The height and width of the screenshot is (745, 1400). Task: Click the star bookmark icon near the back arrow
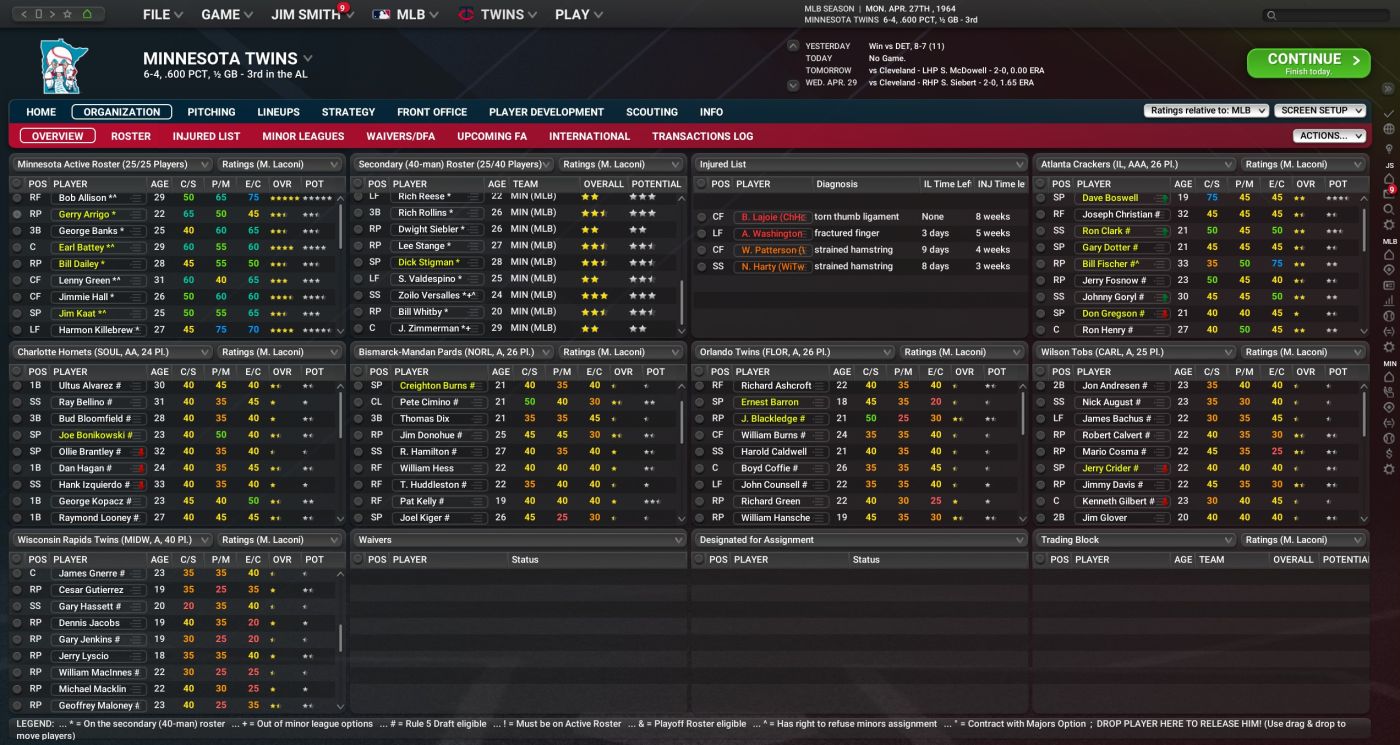click(67, 14)
